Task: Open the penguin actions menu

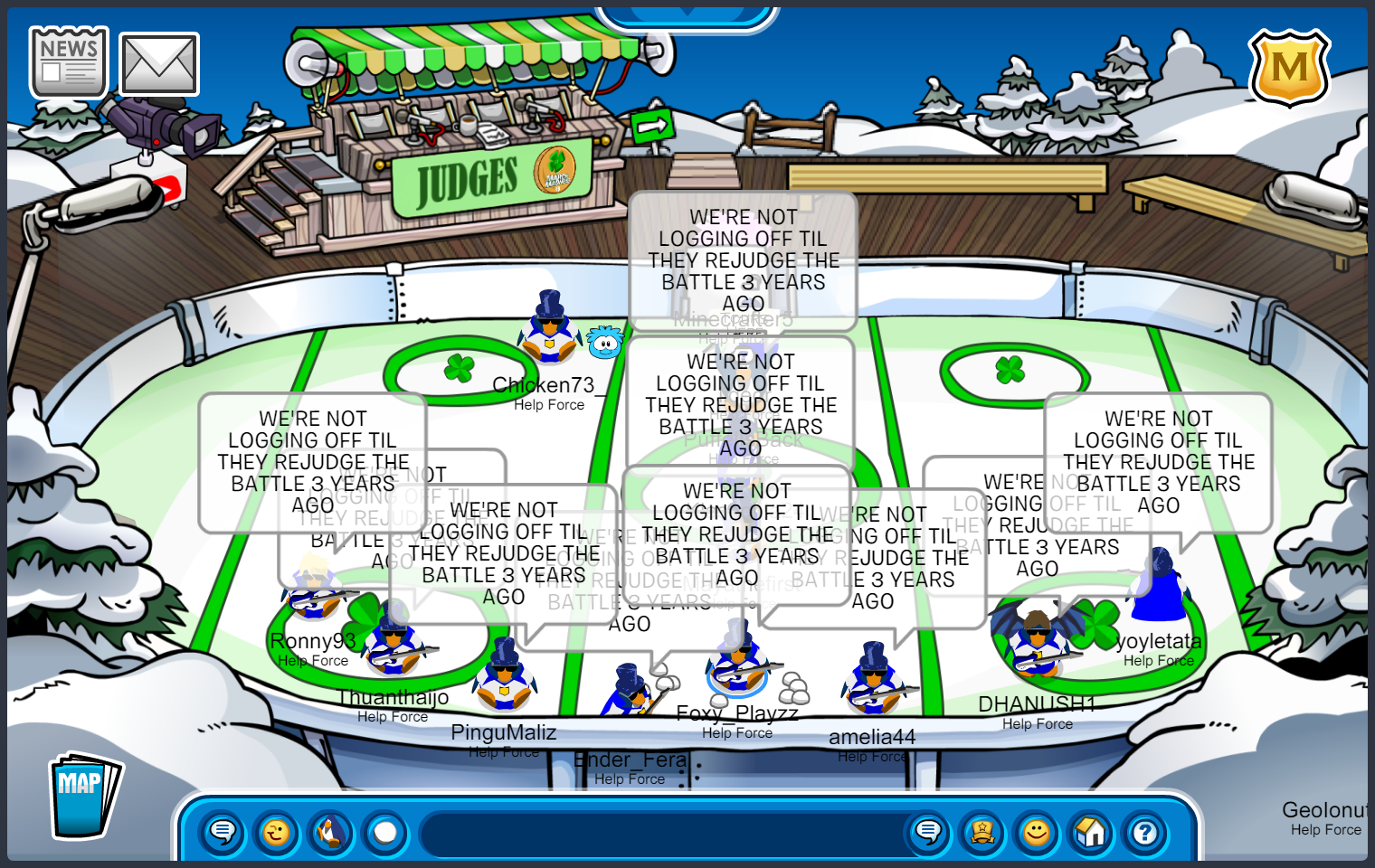Action: click(331, 832)
